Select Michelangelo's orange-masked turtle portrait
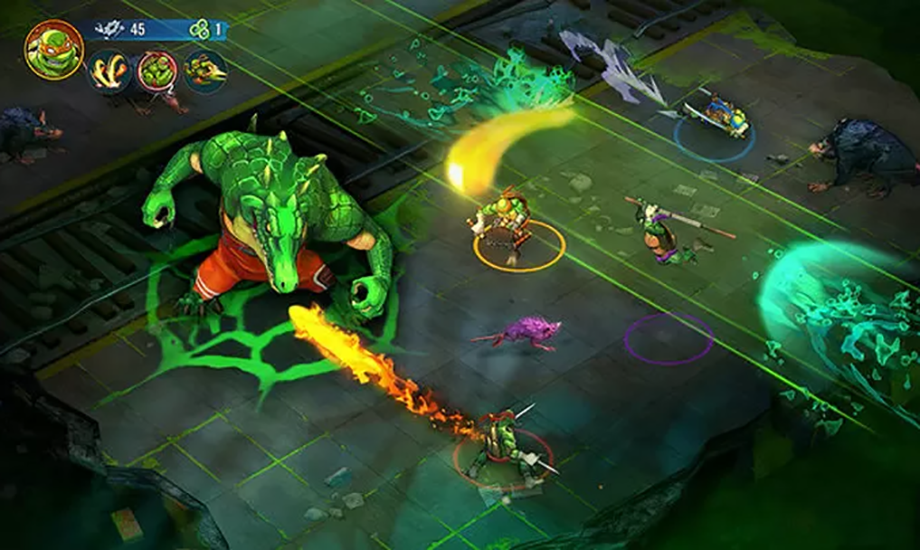920x550 pixels. [x=54, y=49]
